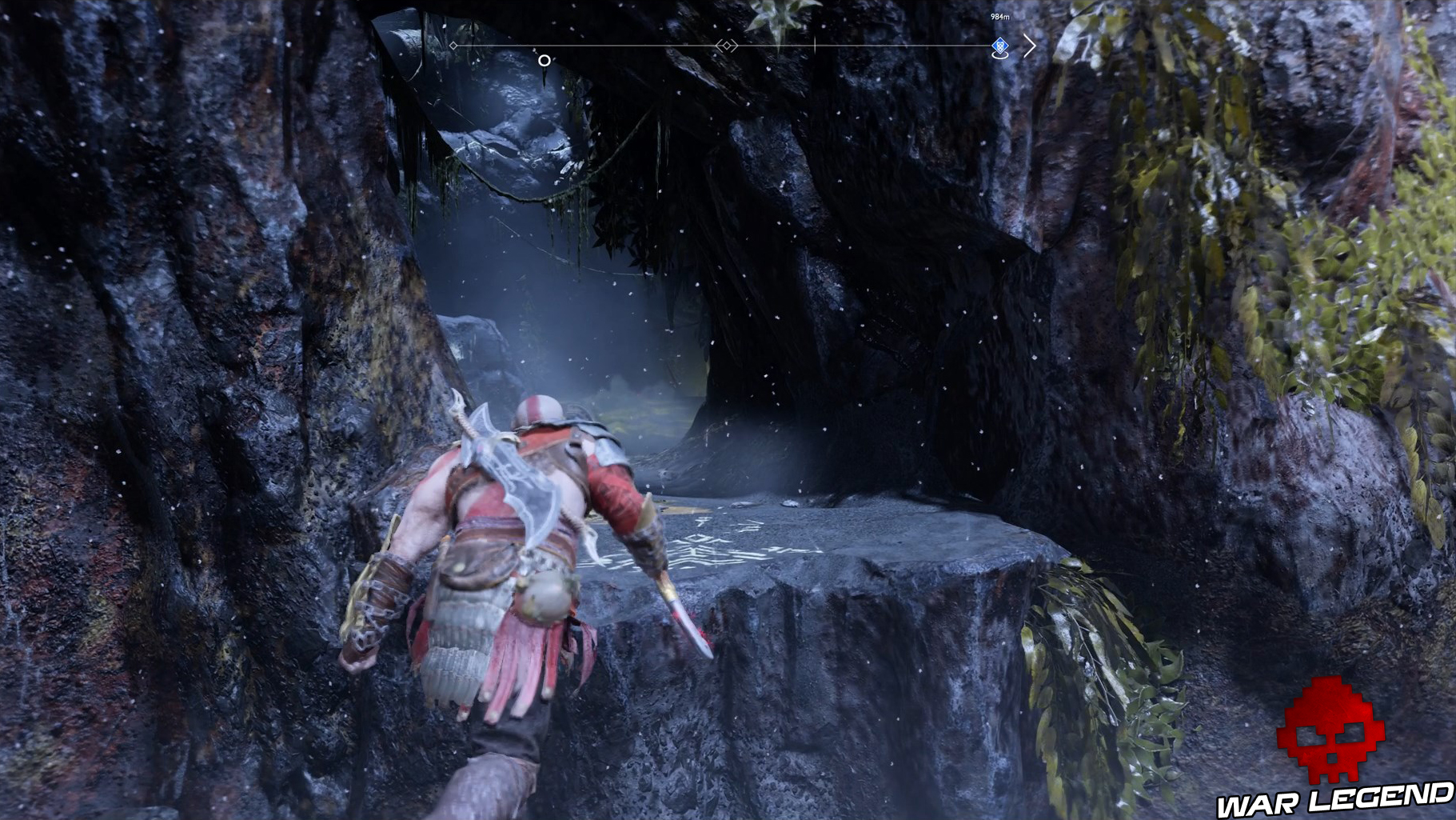The height and width of the screenshot is (820, 1456).
Task: Expand the compass bar tick mark divider
Action: (816, 46)
